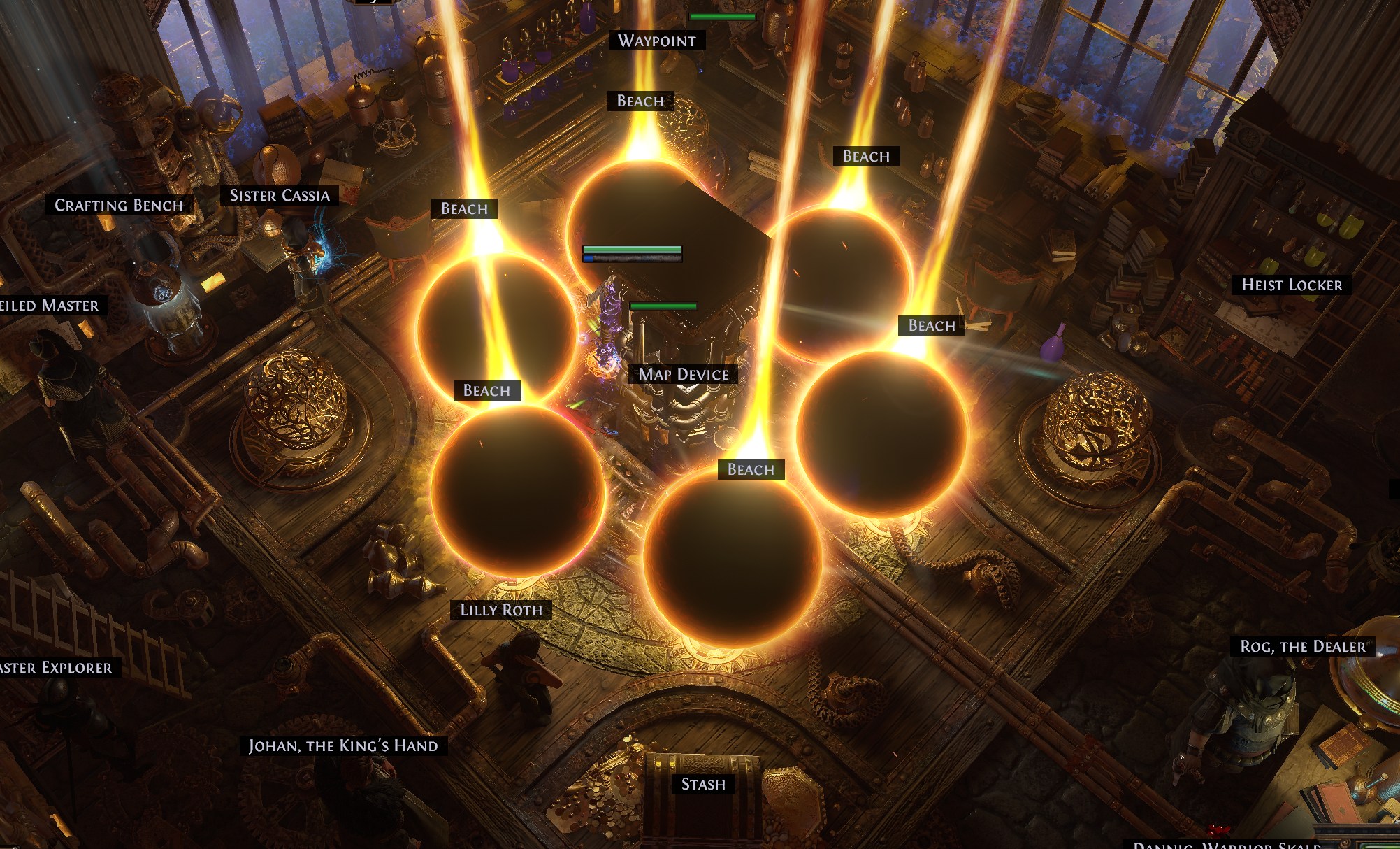
Task: Choose the Rog, the Dealer label
Action: [x=1303, y=647]
